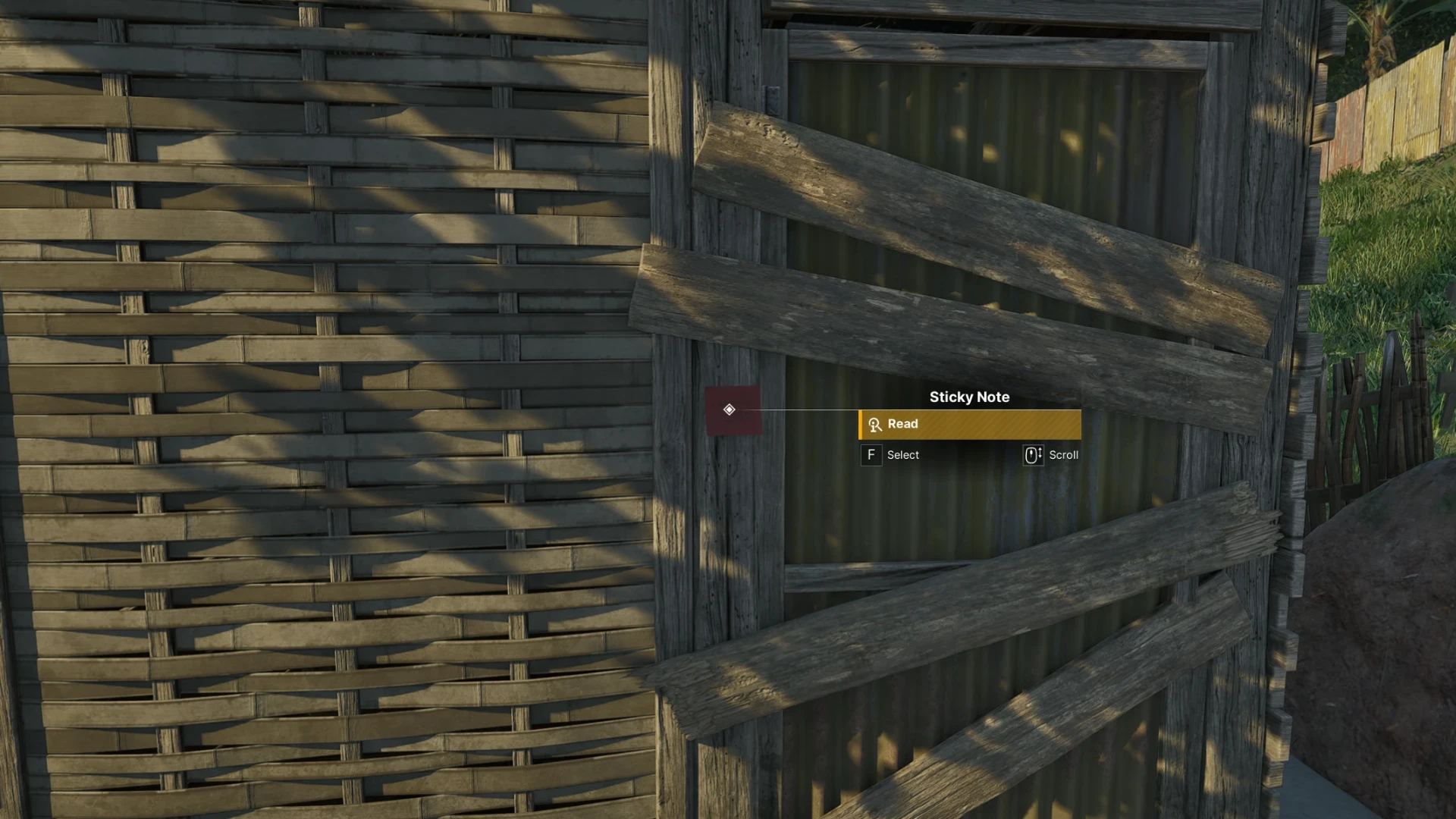Choose the Read option for the Sticky Note

pyautogui.click(x=969, y=425)
